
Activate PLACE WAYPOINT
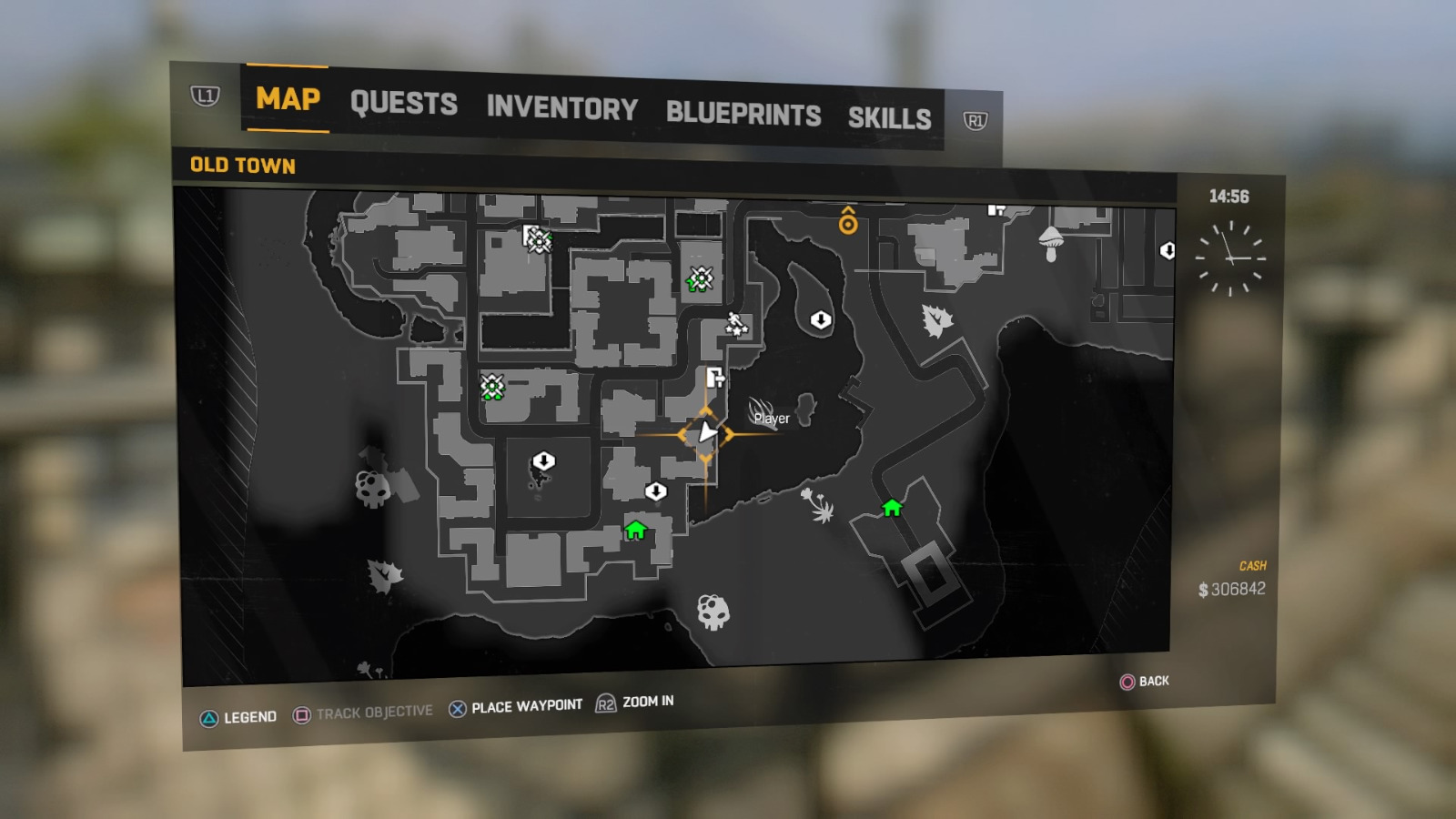click(526, 704)
